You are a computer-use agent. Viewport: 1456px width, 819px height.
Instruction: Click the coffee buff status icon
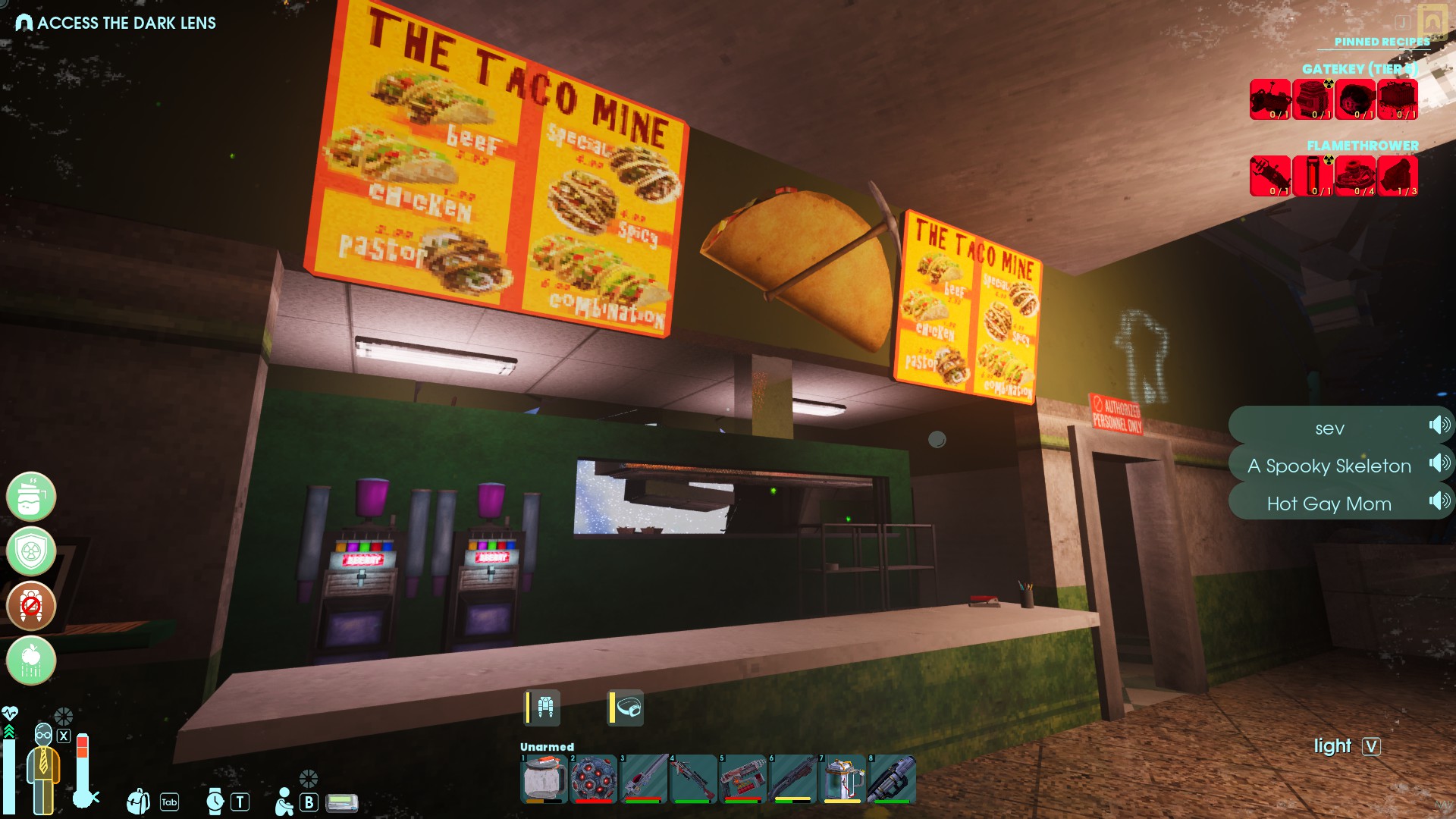[x=31, y=497]
